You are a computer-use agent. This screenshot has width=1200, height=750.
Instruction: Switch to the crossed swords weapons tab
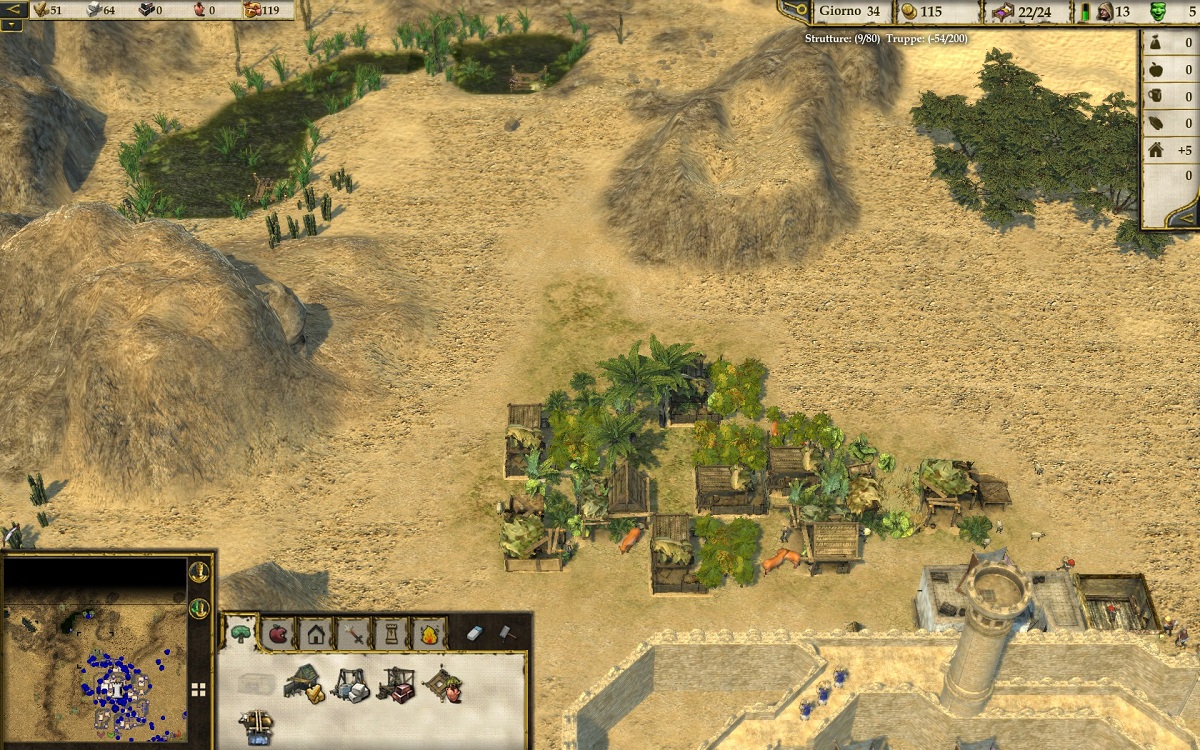pyautogui.click(x=353, y=633)
